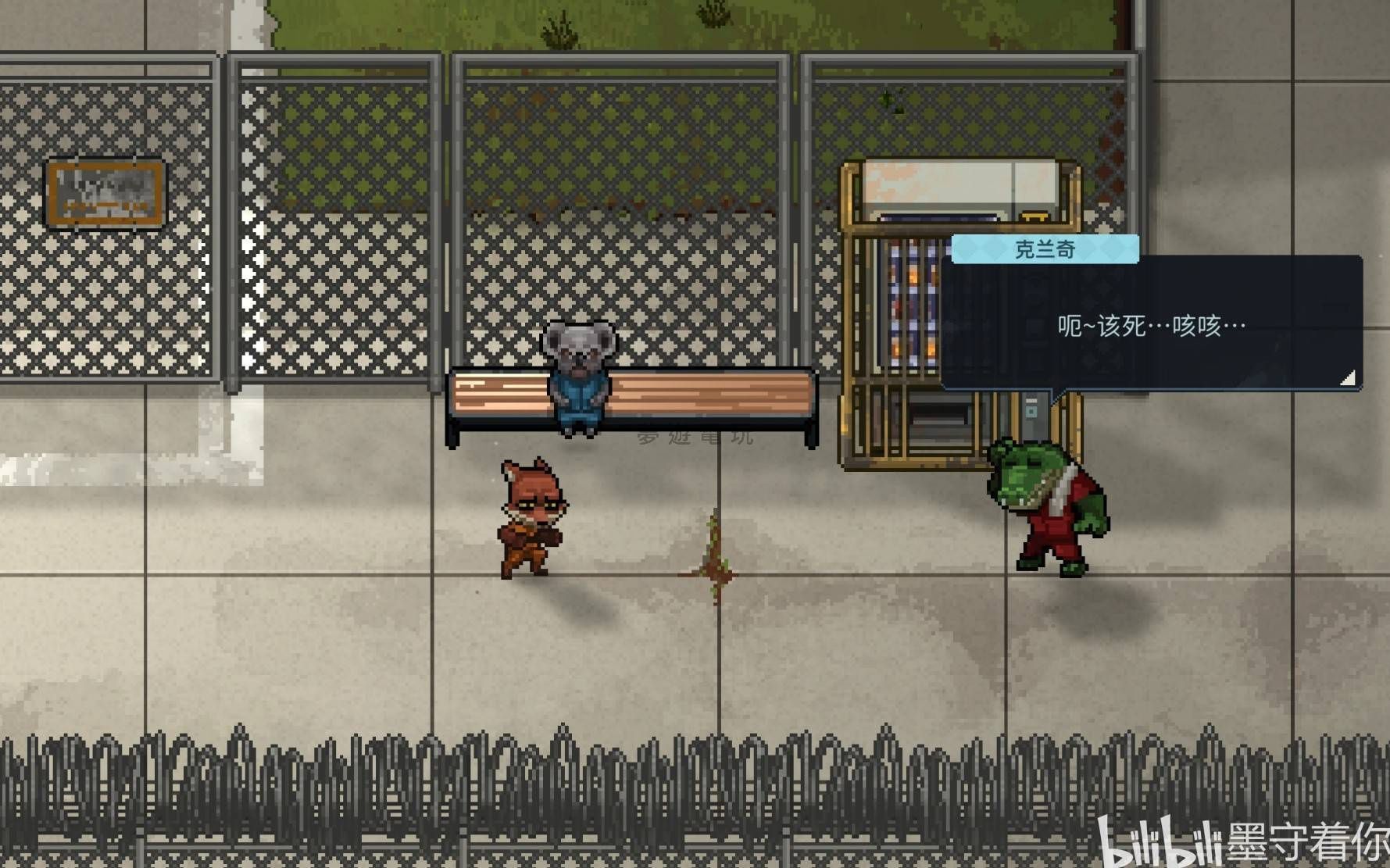Advance dialogue with the white corner arrow
The width and height of the screenshot is (1390, 868).
[1348, 378]
